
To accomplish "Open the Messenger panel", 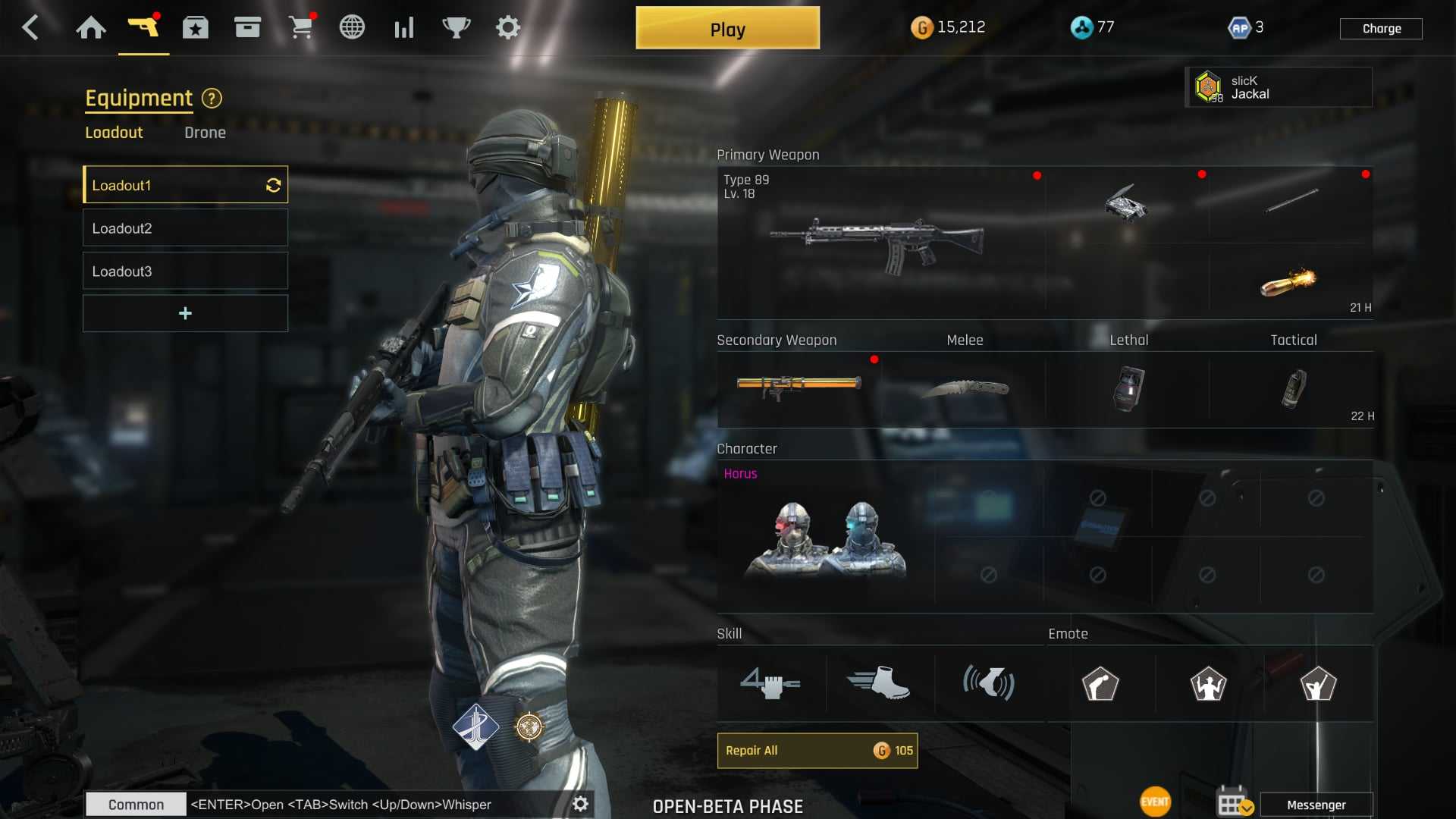I will coord(1316,805).
